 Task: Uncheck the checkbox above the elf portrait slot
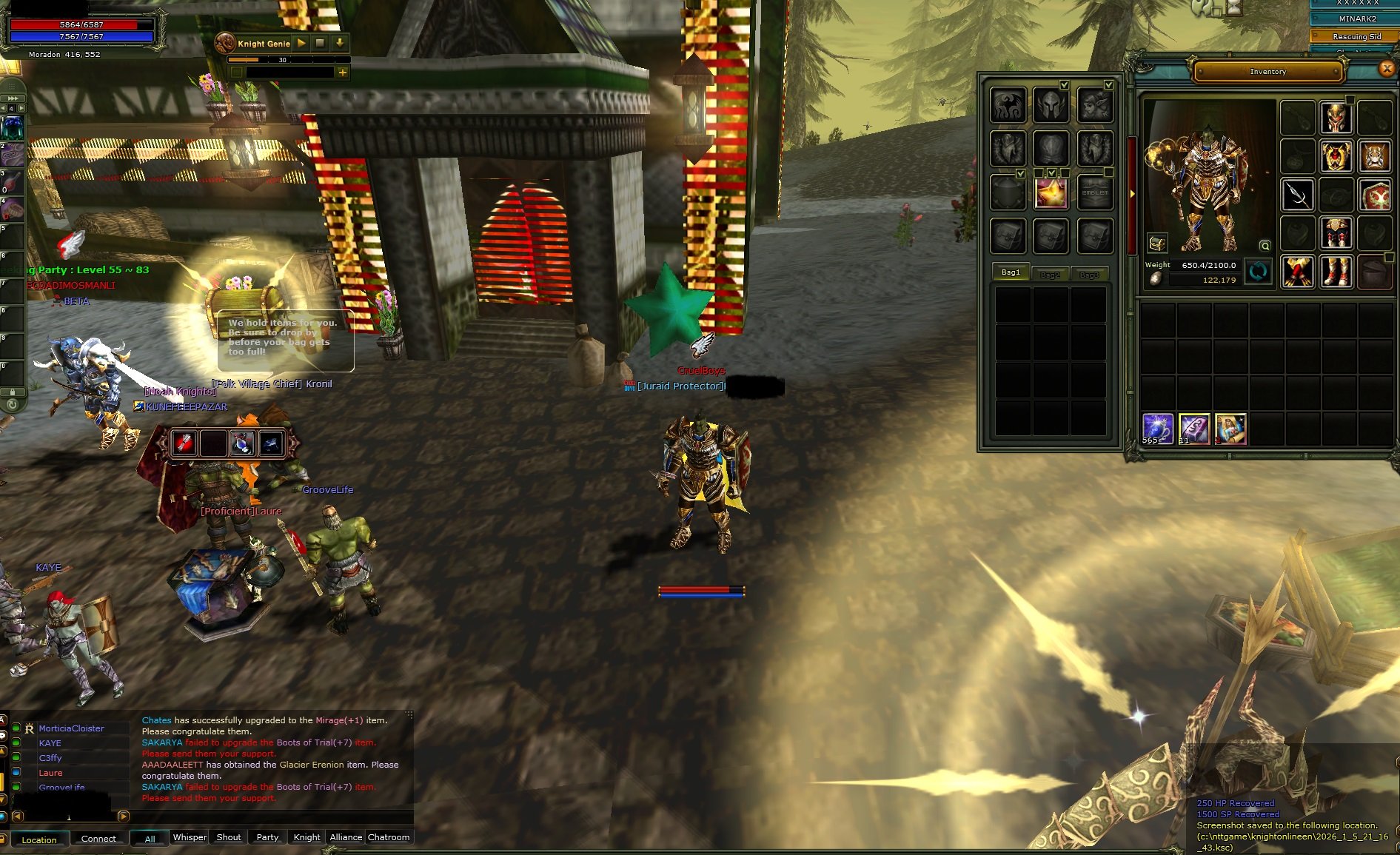click(x=1108, y=86)
